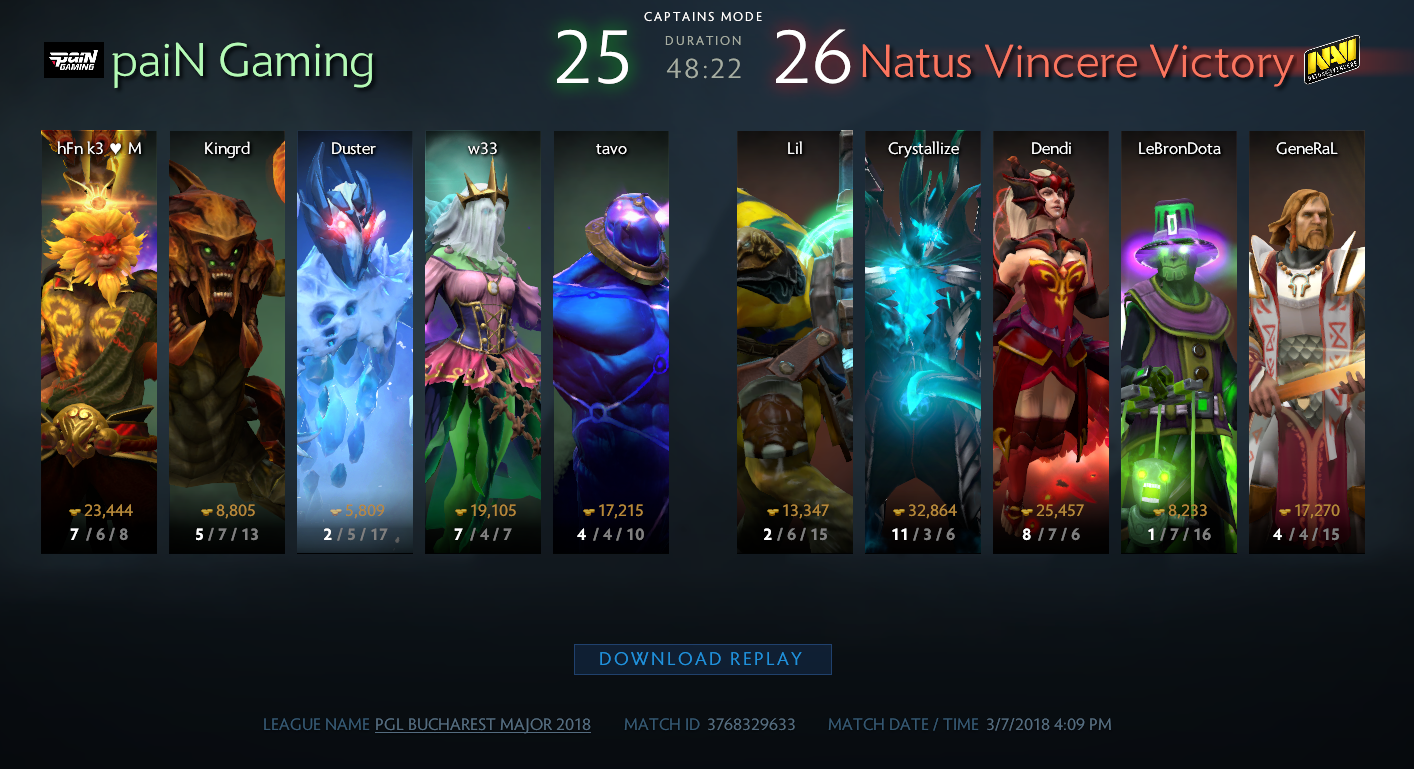Select Duster's Ancient Apparition card

pyautogui.click(x=355, y=341)
